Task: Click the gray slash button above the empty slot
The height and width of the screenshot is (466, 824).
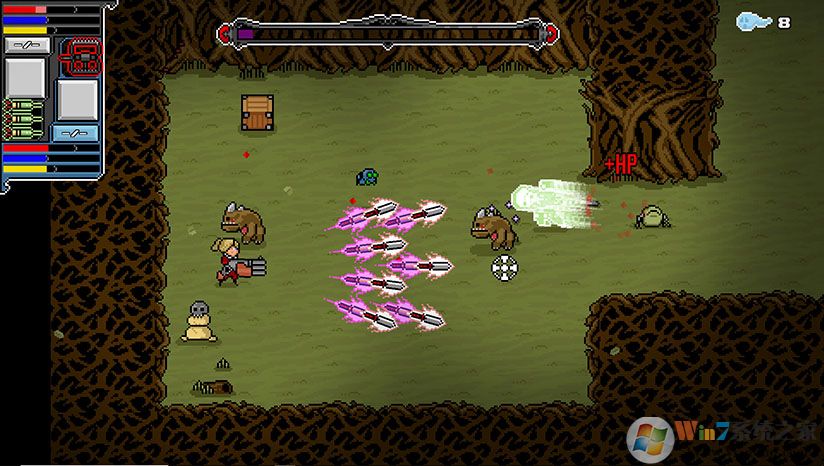Action: point(27,45)
